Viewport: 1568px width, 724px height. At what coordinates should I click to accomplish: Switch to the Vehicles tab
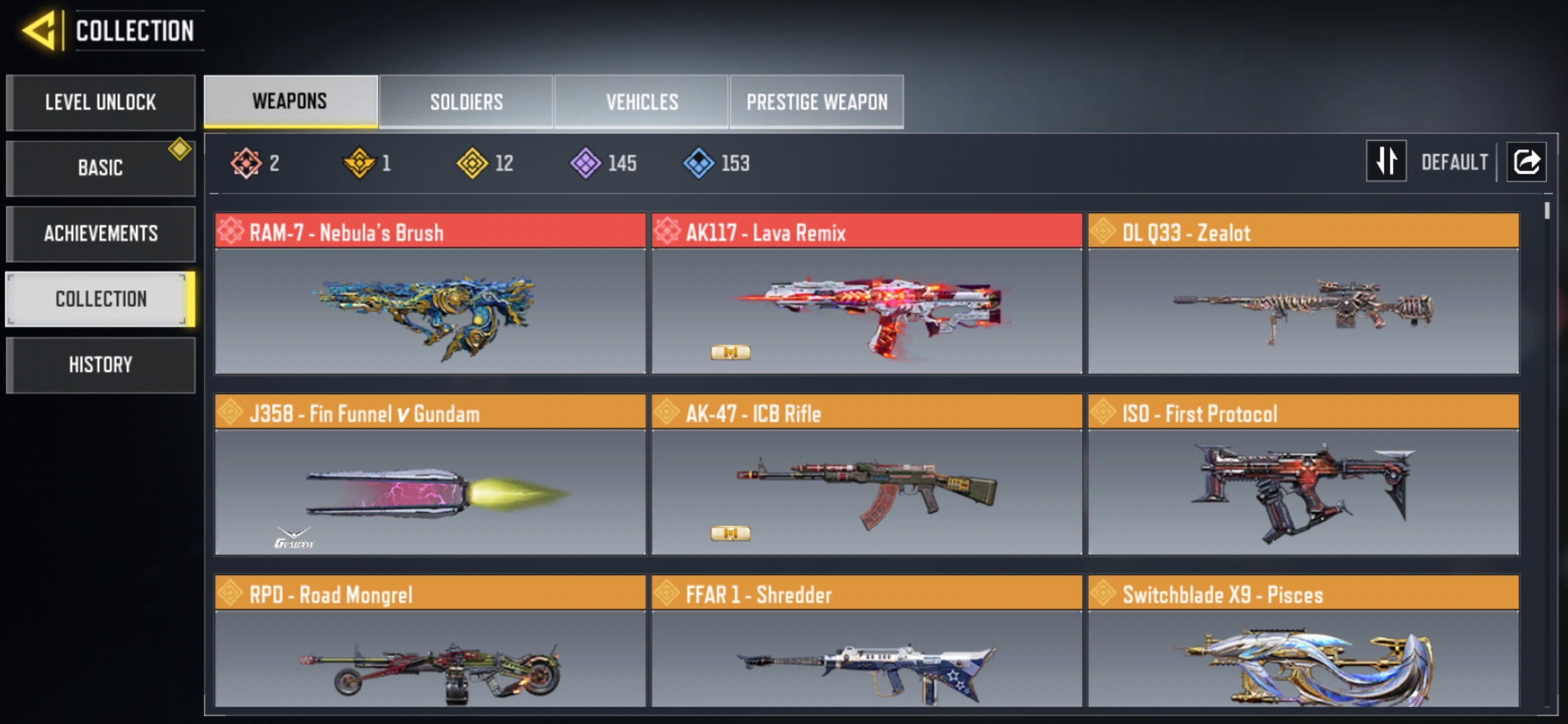click(642, 102)
